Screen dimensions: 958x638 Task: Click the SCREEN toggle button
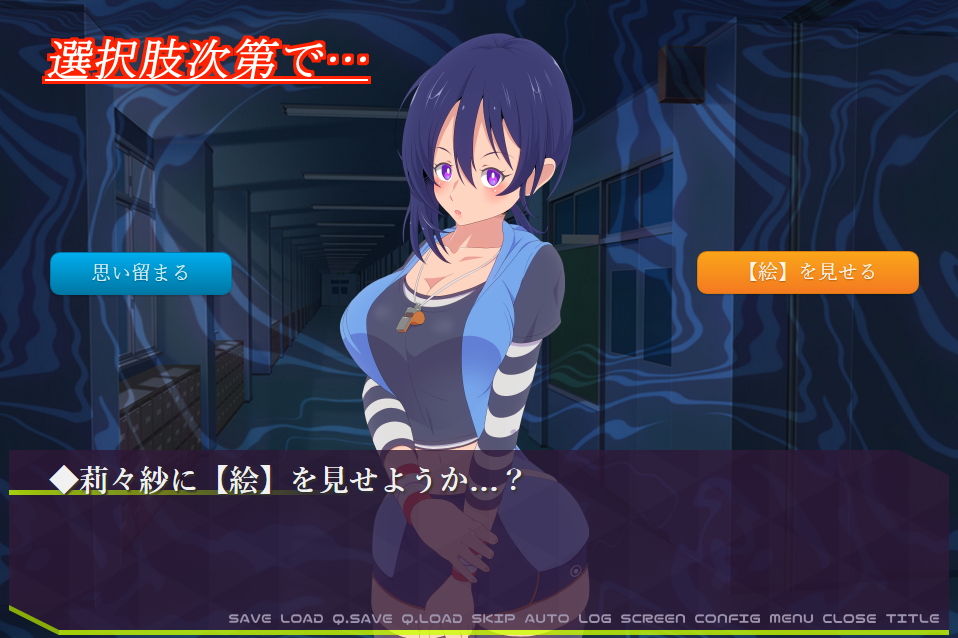[653, 618]
